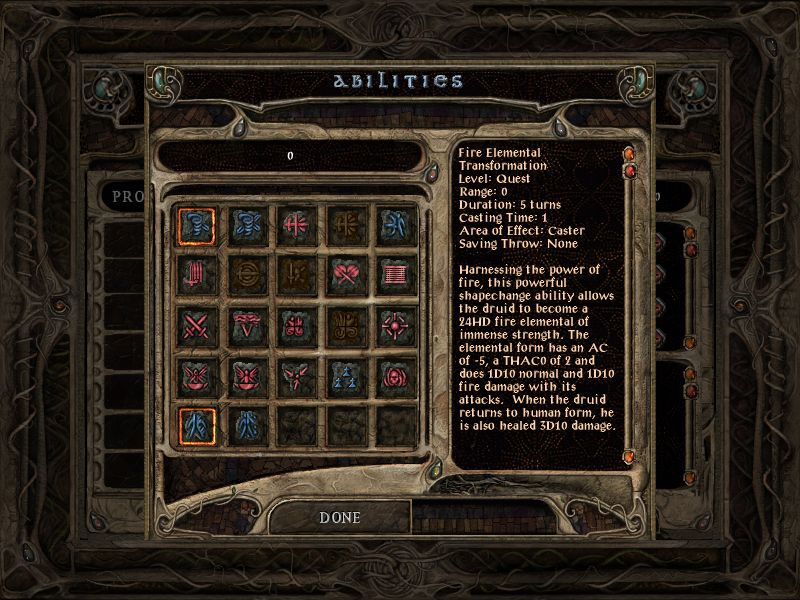Pick the red striped scroll ability
Screen dimensions: 800x600
point(392,272)
